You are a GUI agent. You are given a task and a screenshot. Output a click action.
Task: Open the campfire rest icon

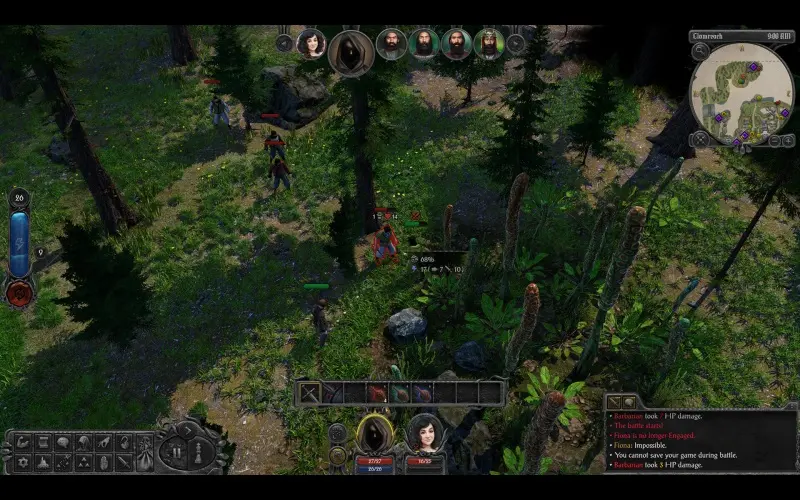click(x=43, y=463)
